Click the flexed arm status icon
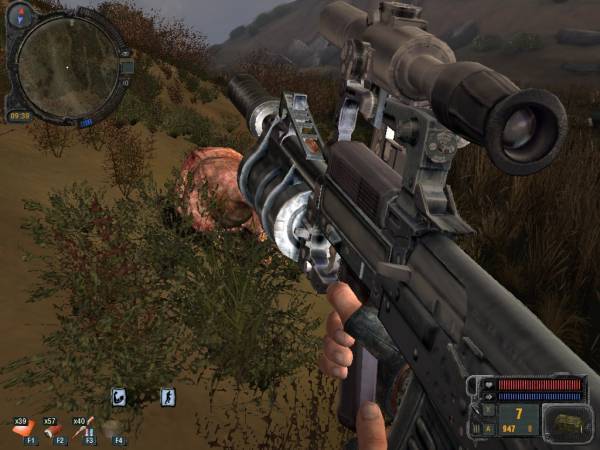Screen dimensions: 600x450 click(x=119, y=397)
